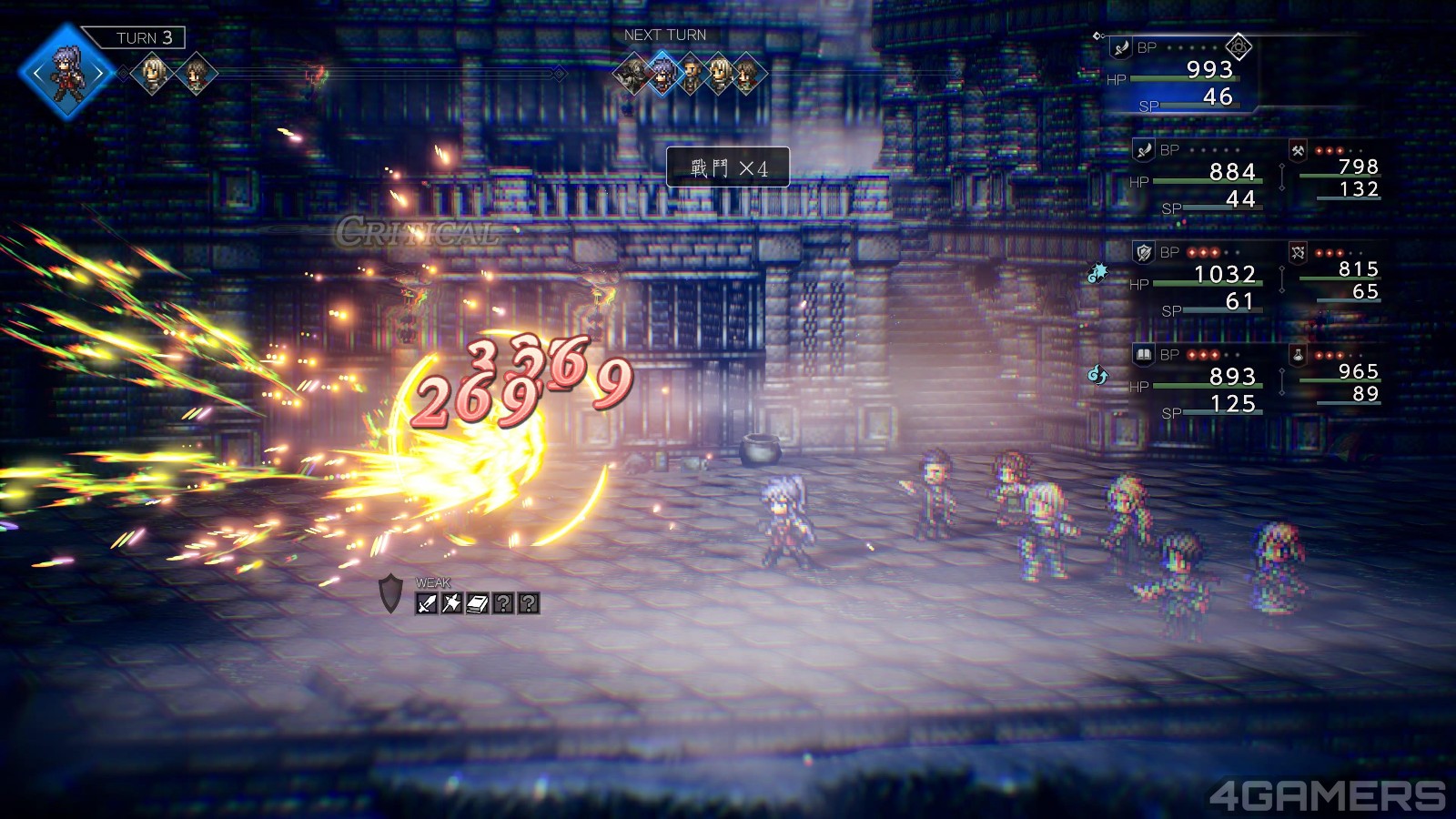Select the sword job icon on the top party panel
The height and width of the screenshot is (819, 1456).
pyautogui.click(x=1120, y=47)
